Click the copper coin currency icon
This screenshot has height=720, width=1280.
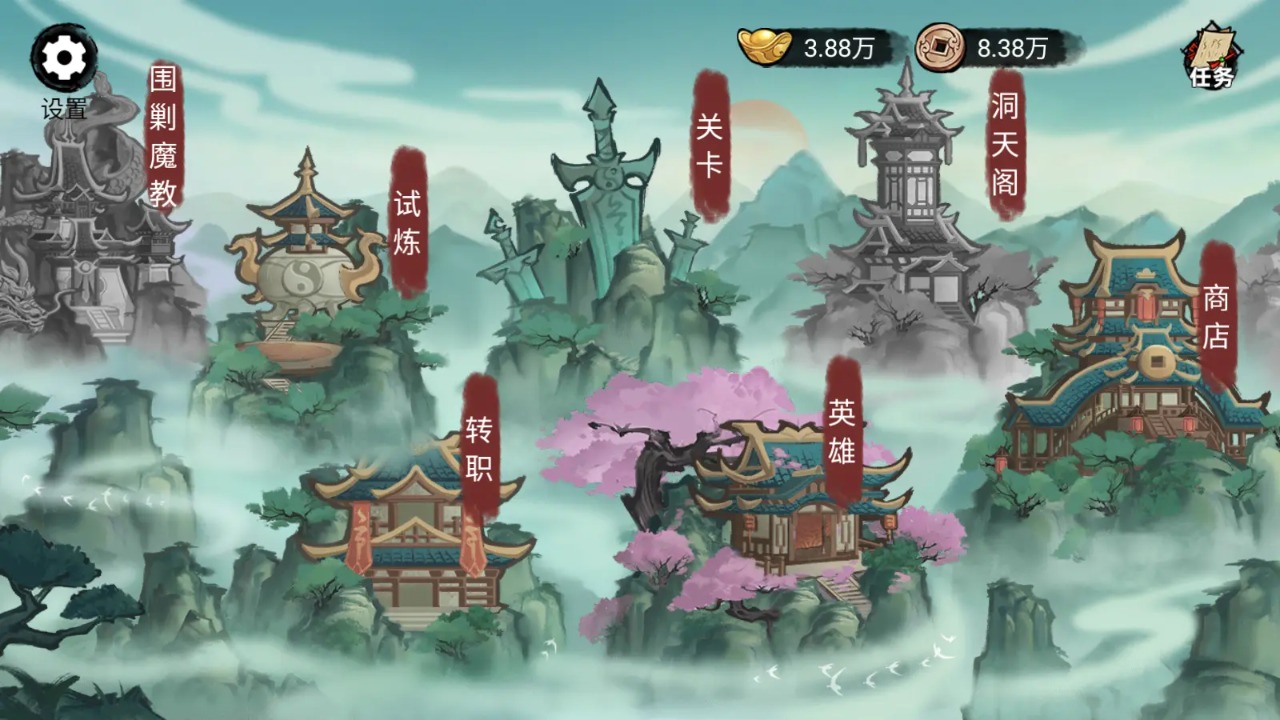point(939,45)
